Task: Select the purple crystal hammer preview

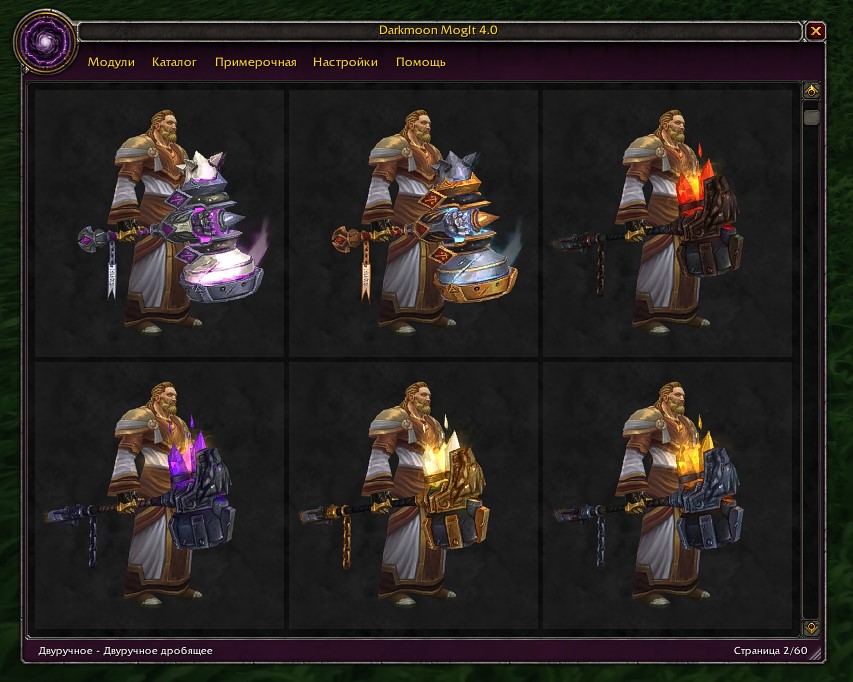Action: [x=160, y=496]
